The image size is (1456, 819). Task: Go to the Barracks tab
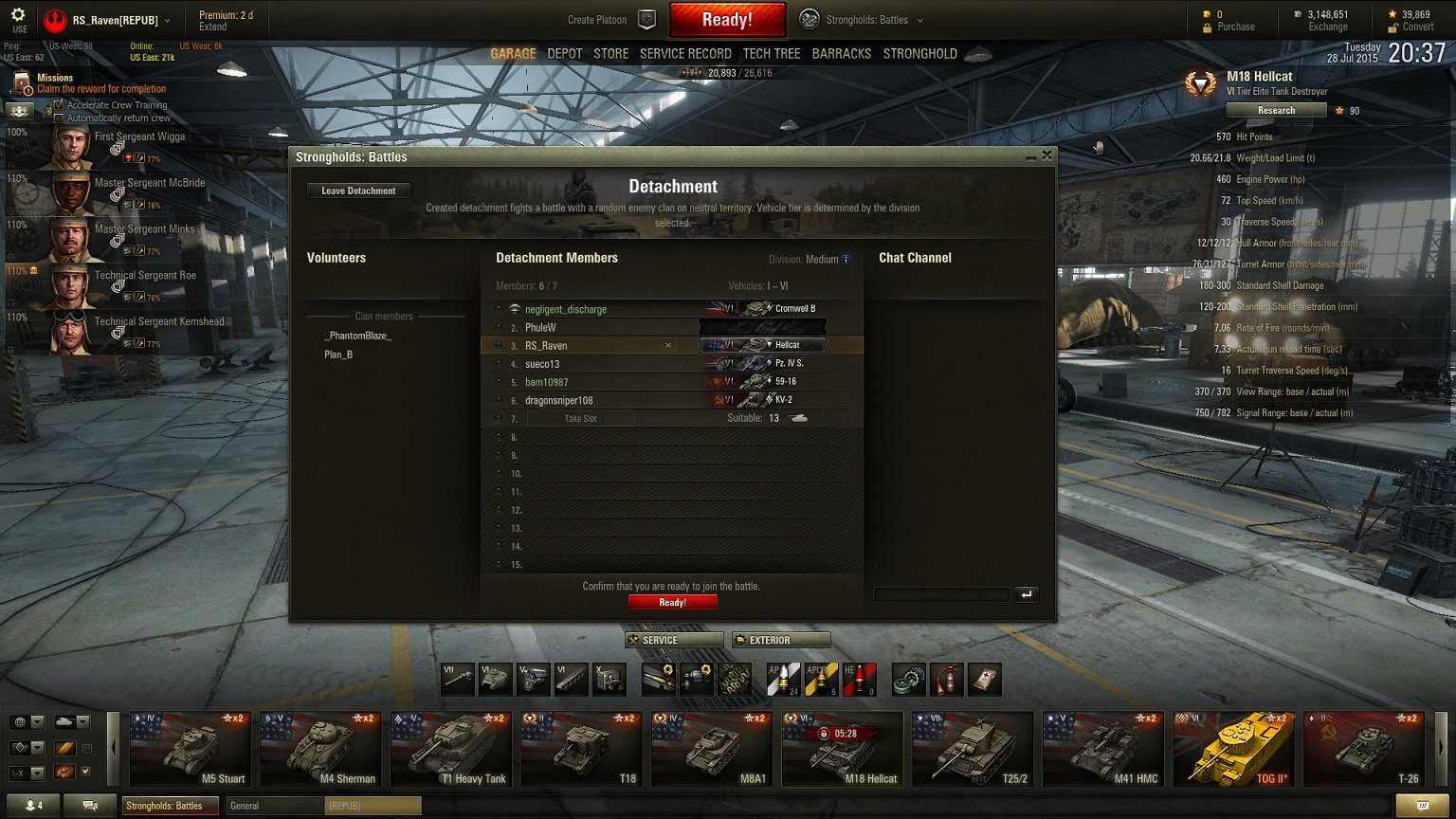841,54
